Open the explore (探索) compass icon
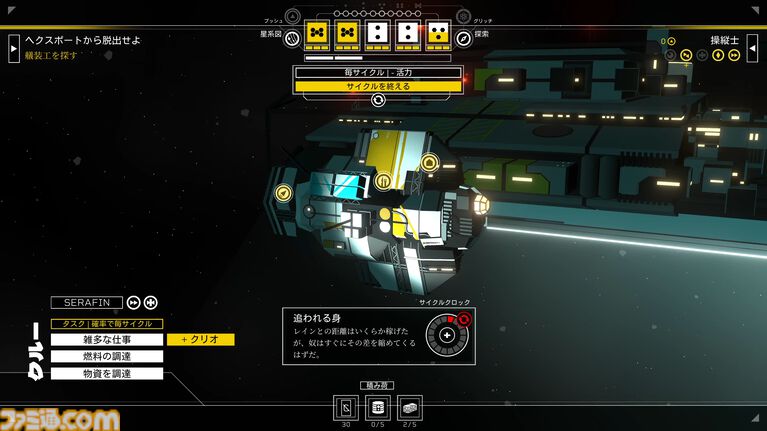Viewport: 767px width, 431px height. point(464,39)
